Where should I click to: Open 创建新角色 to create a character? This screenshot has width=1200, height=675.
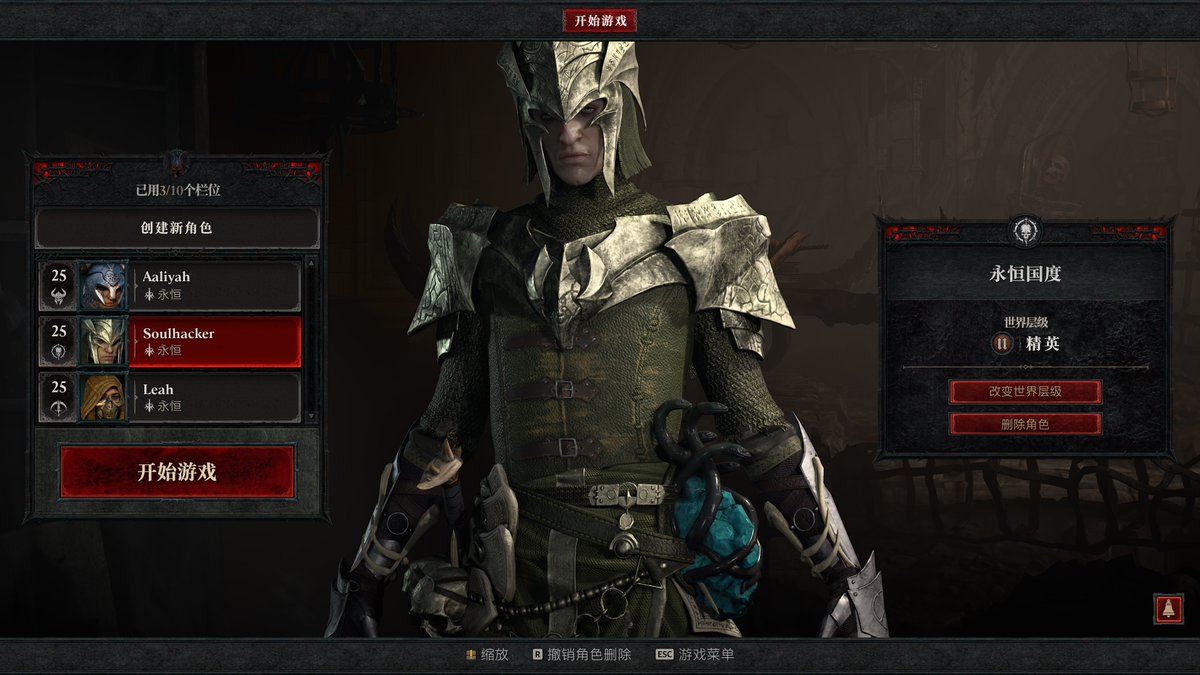(177, 228)
